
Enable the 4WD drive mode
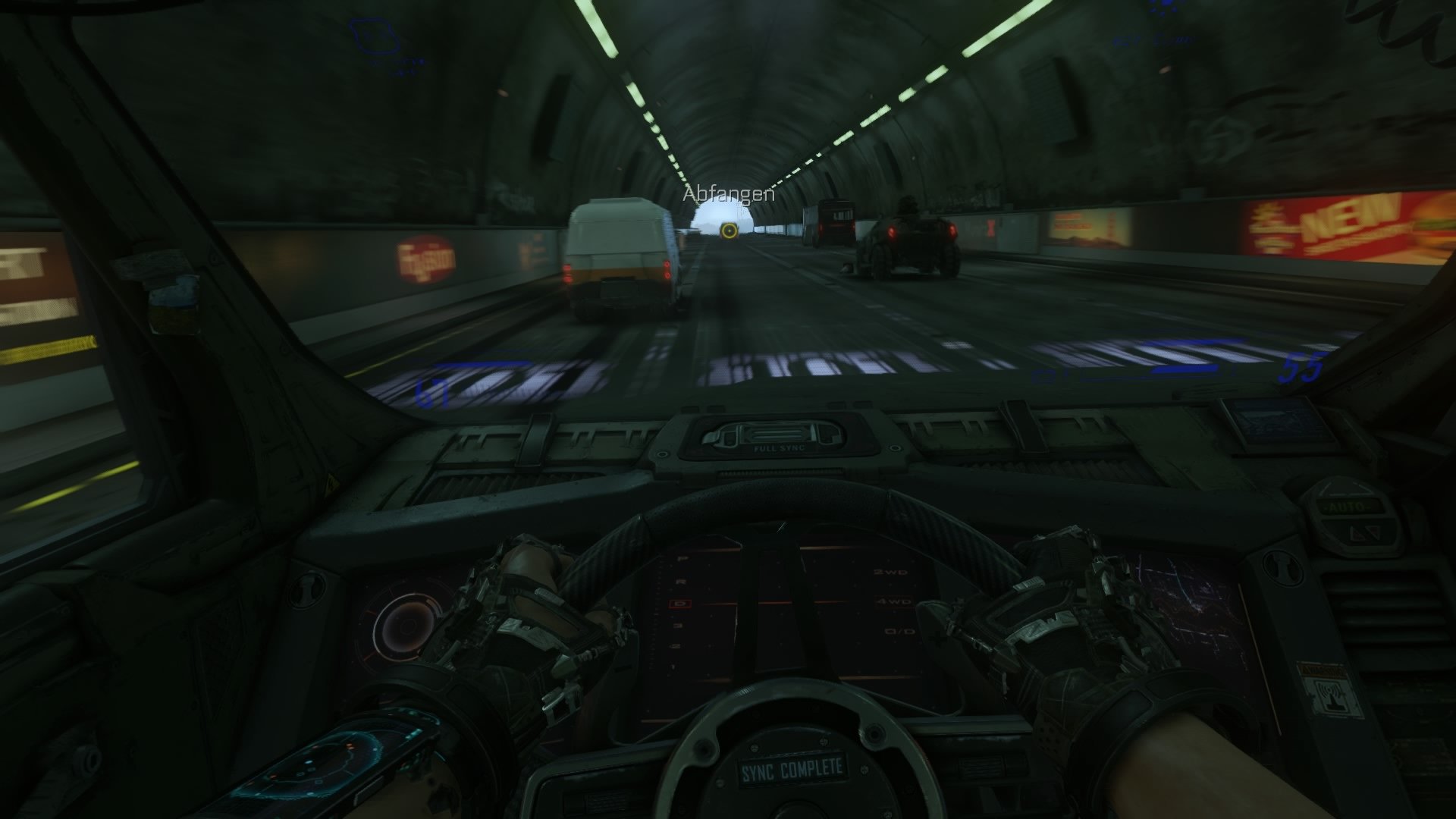[x=894, y=602]
